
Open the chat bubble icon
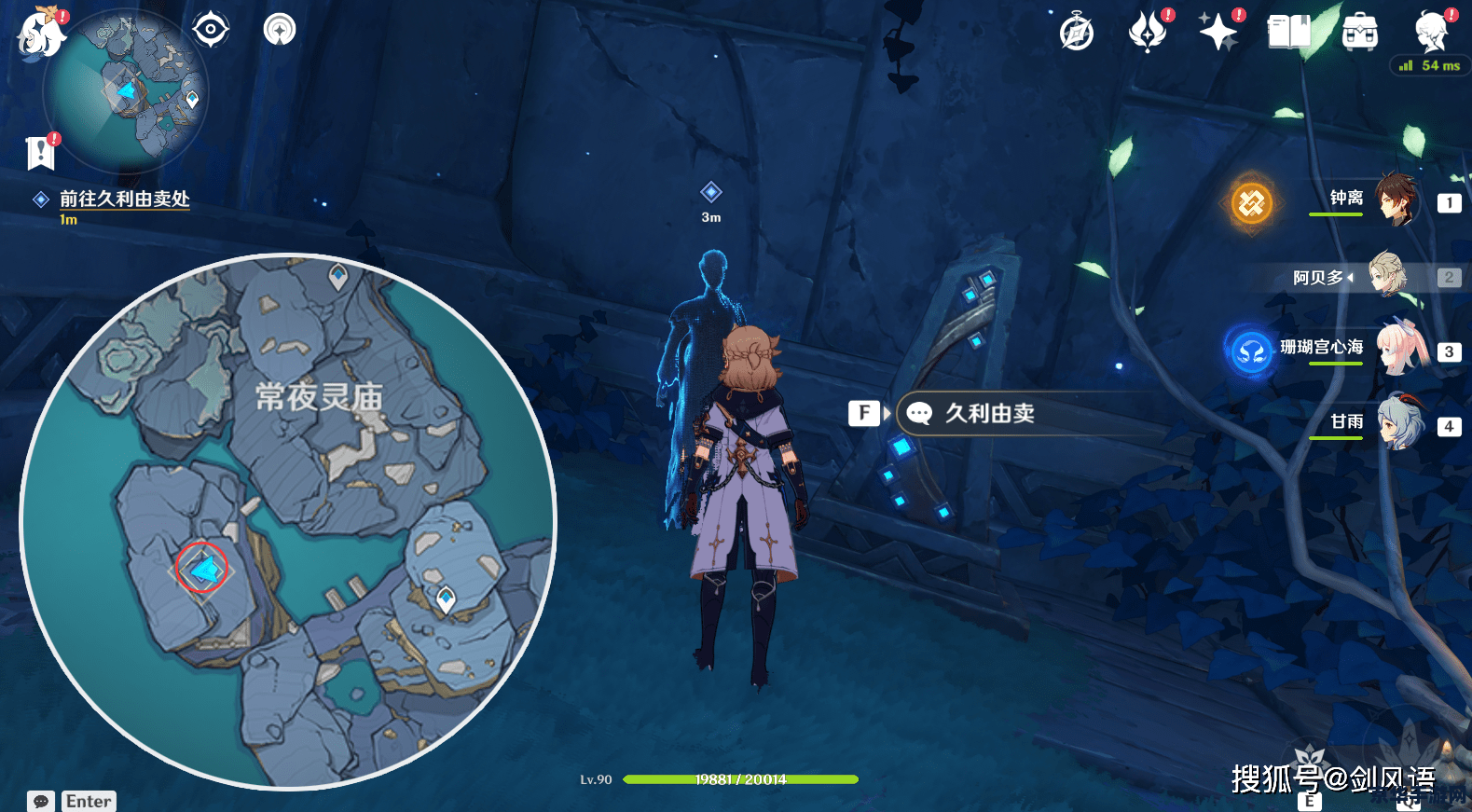click(x=41, y=802)
